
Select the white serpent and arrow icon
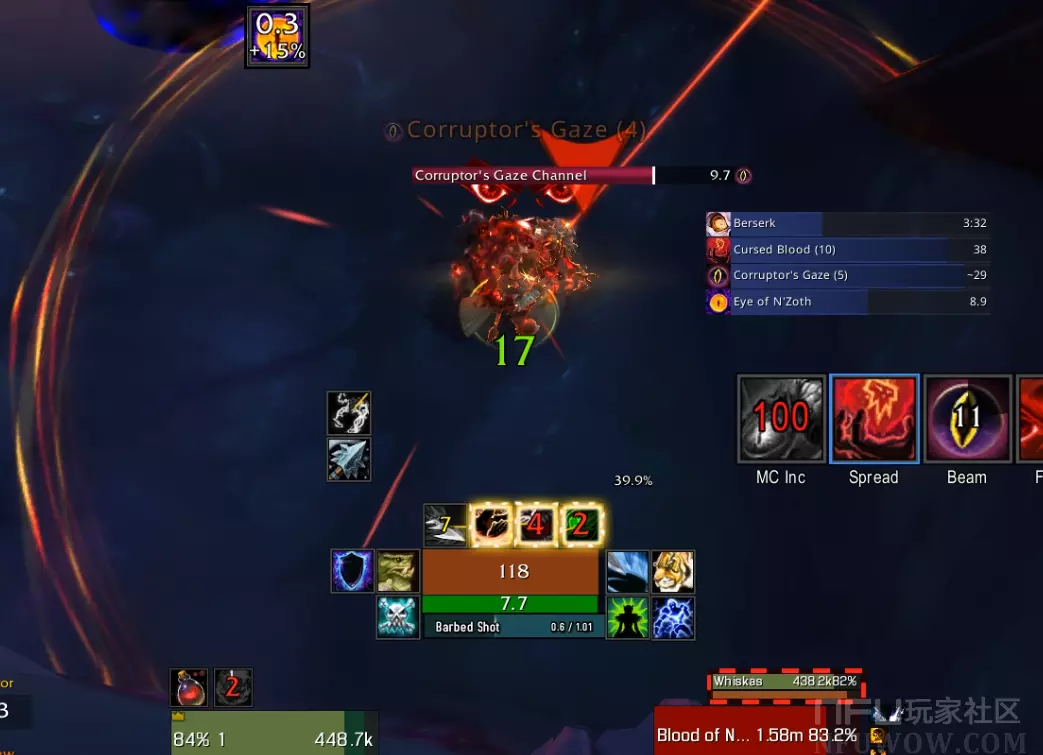(x=349, y=413)
